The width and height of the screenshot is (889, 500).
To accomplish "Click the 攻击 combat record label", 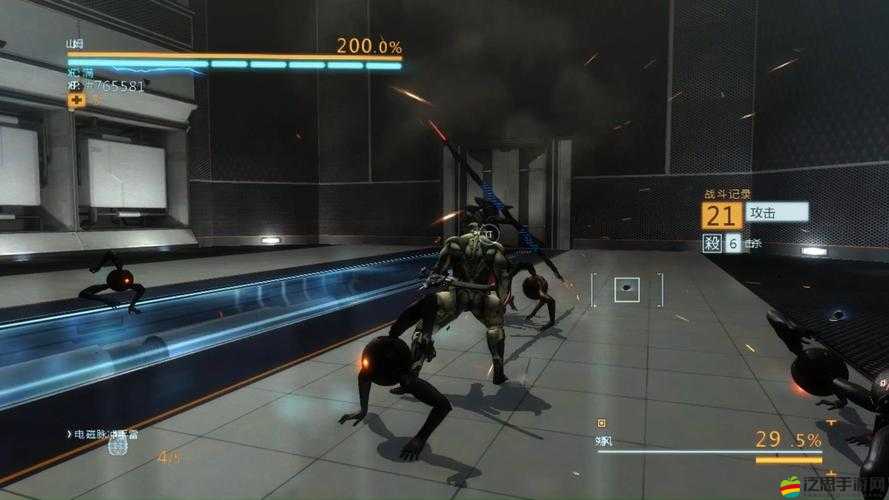I will point(777,212).
